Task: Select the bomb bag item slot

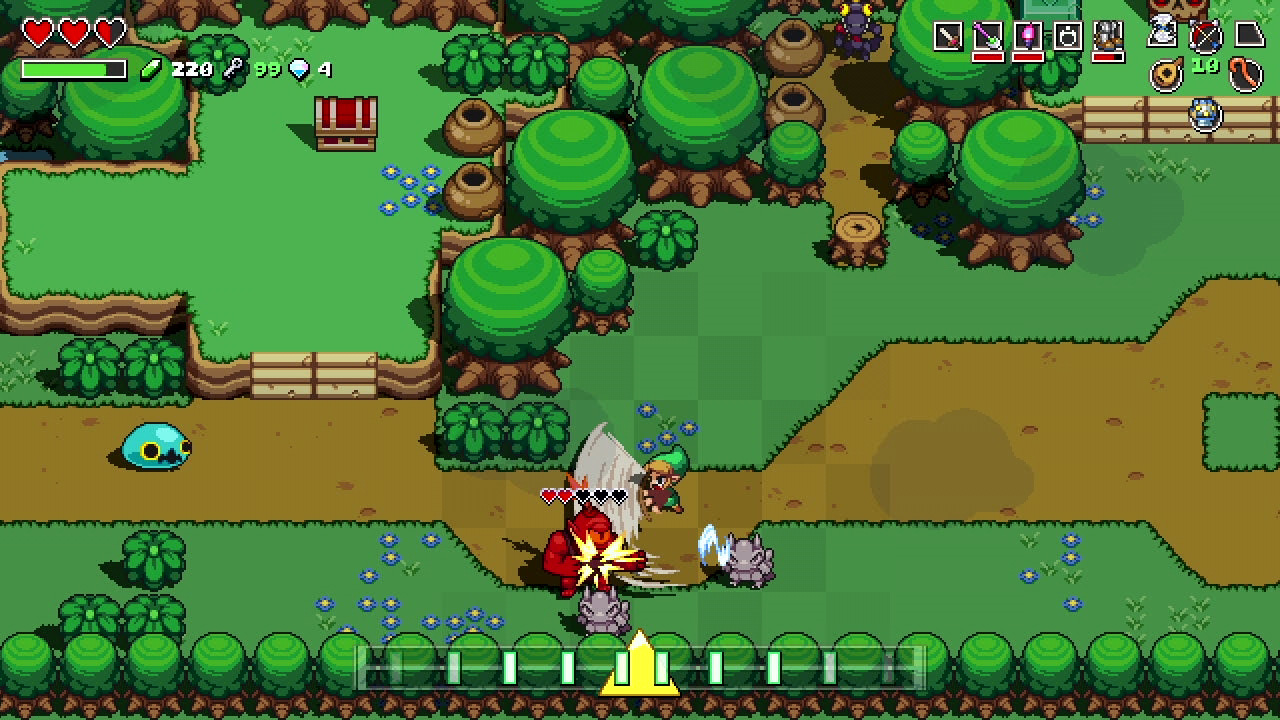Action: point(1067,37)
